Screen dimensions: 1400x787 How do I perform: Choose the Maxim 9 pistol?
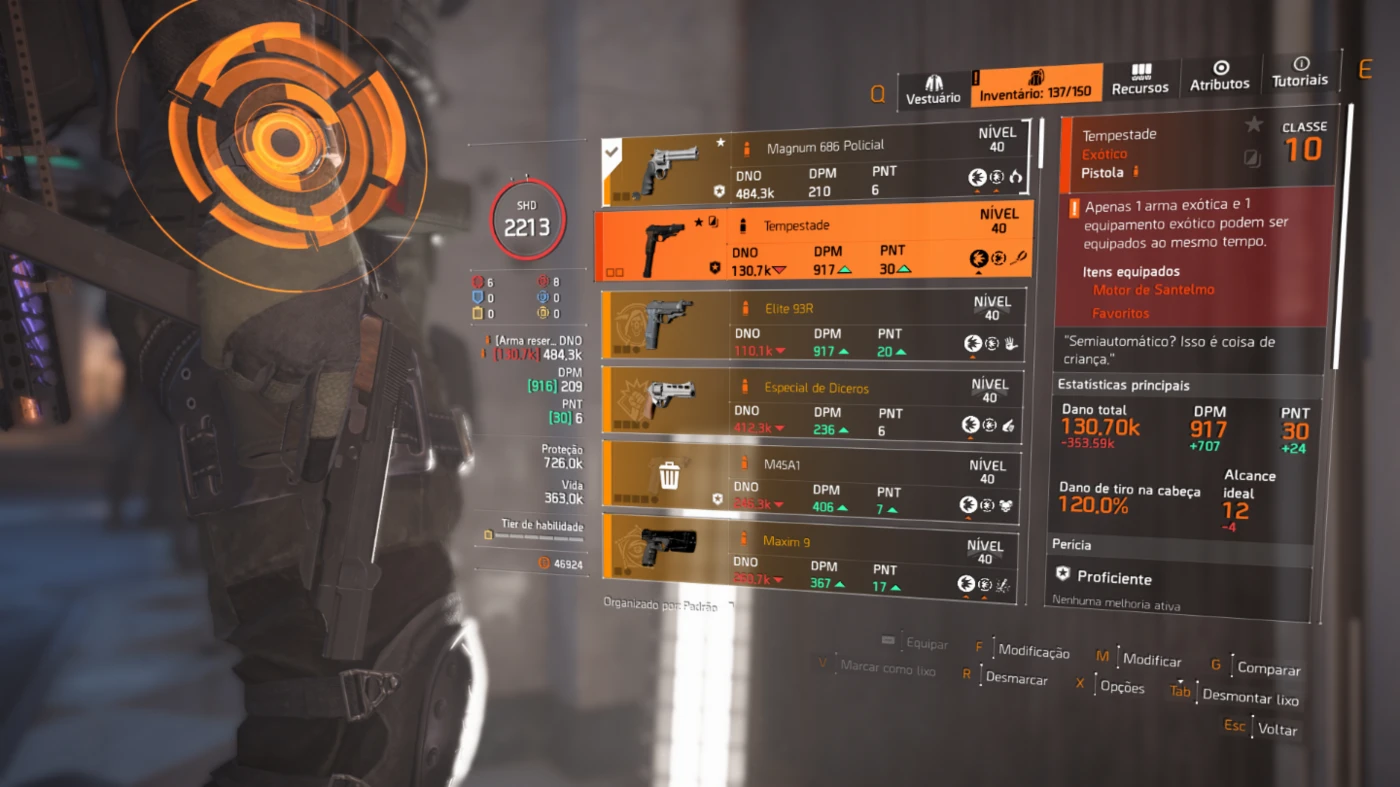pyautogui.click(x=810, y=560)
